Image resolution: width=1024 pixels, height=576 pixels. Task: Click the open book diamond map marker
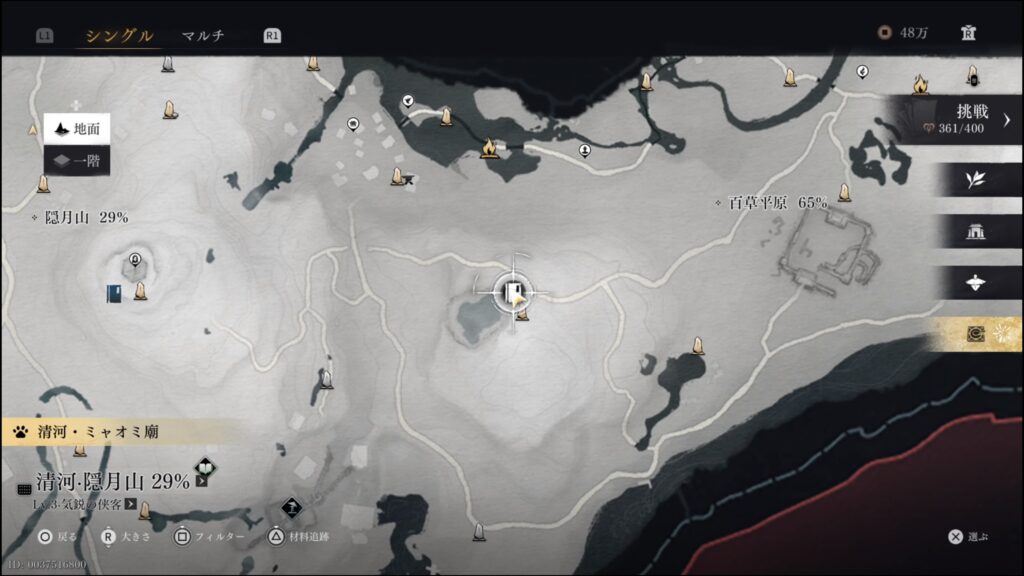205,467
